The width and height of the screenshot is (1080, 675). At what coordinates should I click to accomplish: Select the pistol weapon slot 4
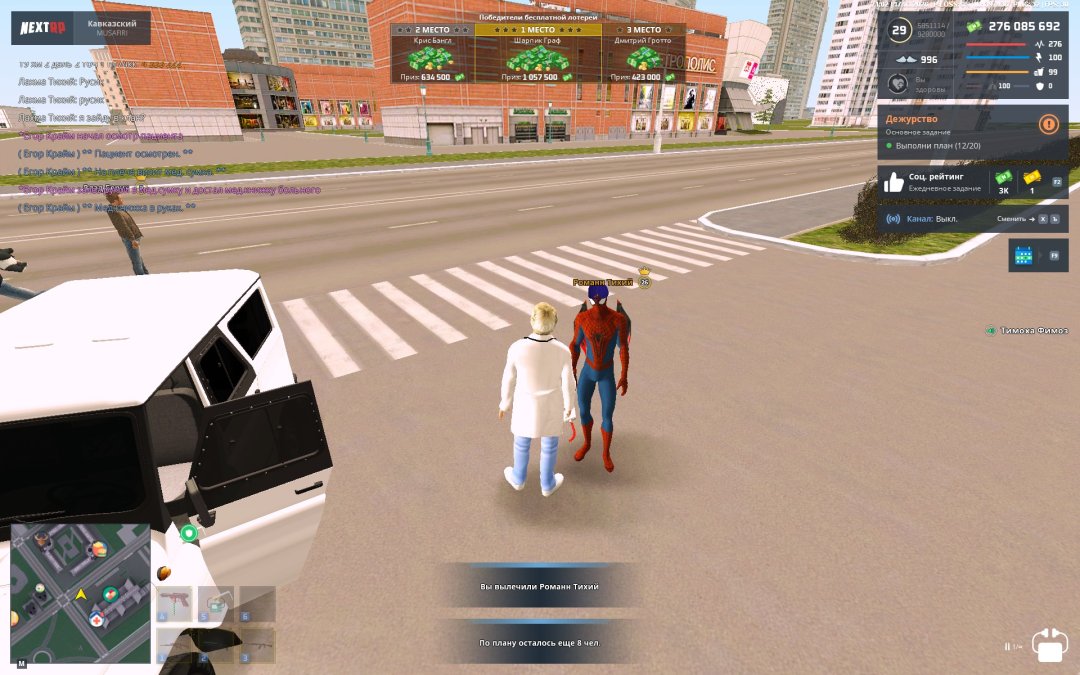(174, 604)
